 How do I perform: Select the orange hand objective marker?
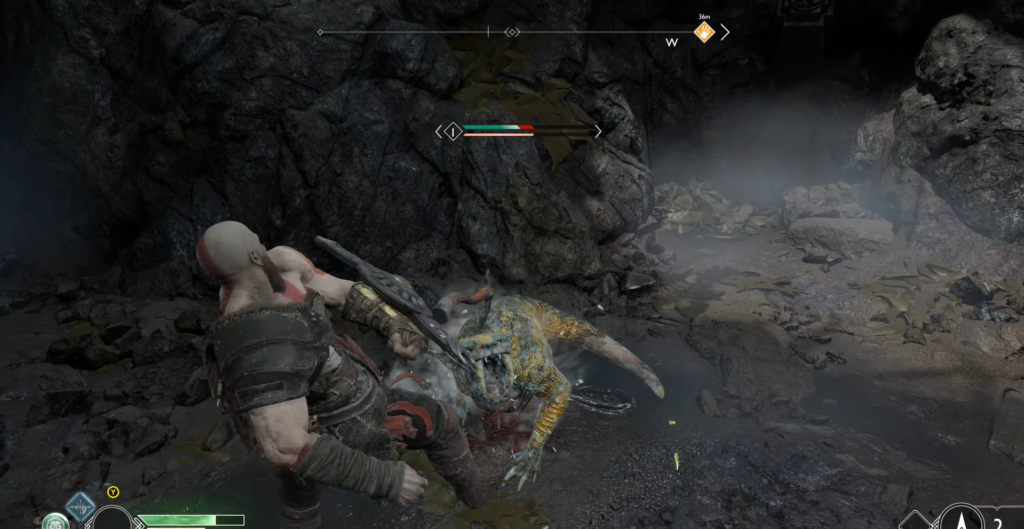click(x=704, y=32)
